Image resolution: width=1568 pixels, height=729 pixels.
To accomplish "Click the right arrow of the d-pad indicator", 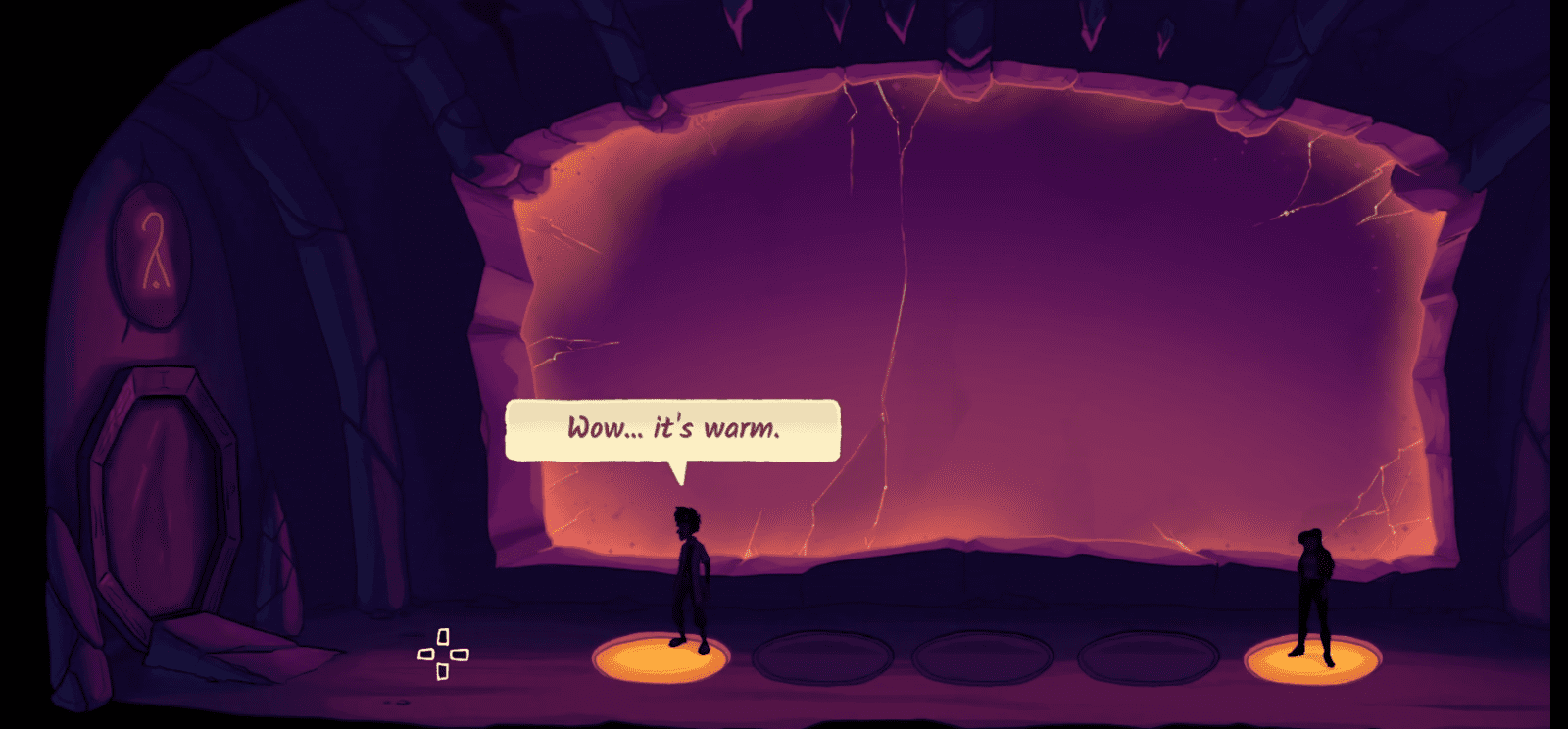I will point(461,653).
